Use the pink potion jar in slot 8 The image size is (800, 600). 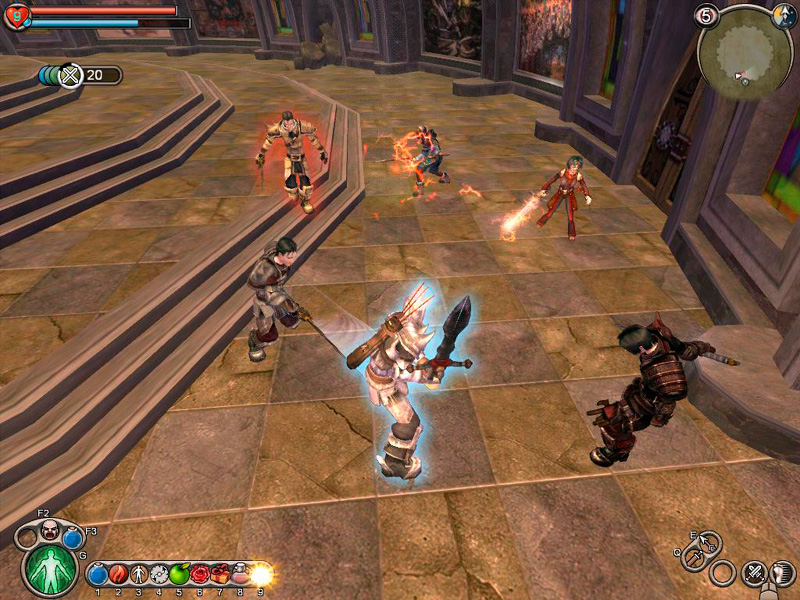tap(240, 574)
